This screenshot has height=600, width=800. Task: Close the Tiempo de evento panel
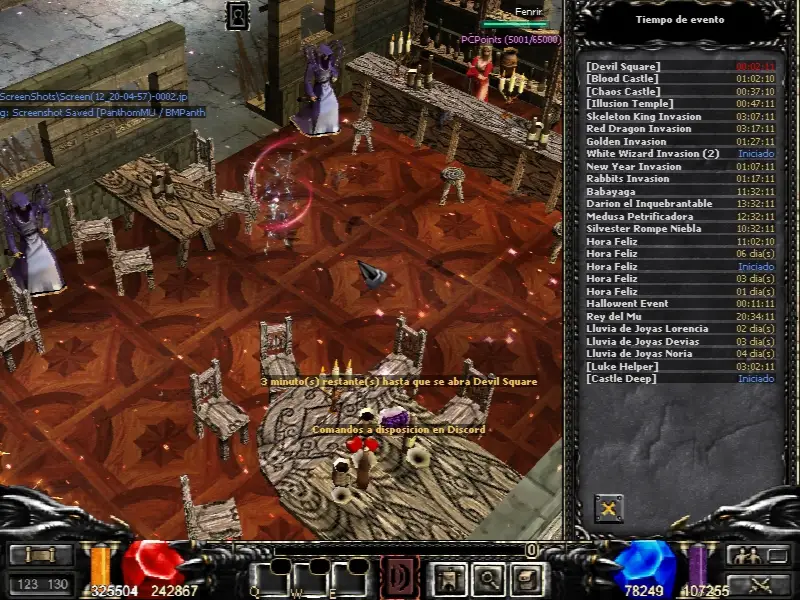(x=608, y=508)
